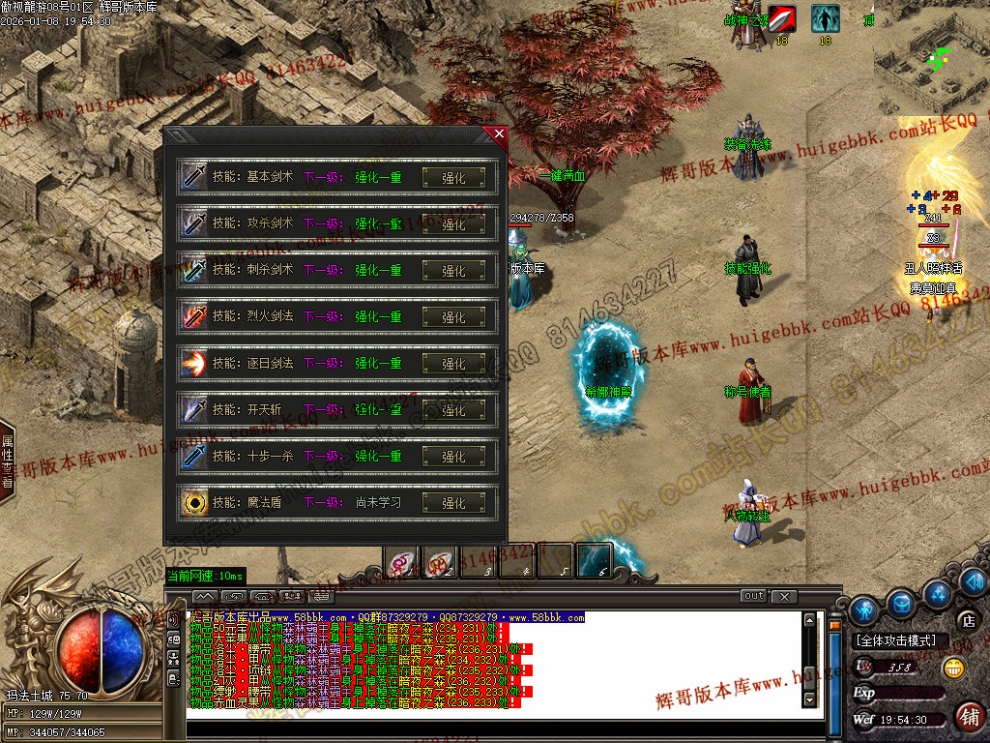Viewport: 990px width, 743px height.
Task: Enhance the 十步一杀 skill
Action: [454, 456]
